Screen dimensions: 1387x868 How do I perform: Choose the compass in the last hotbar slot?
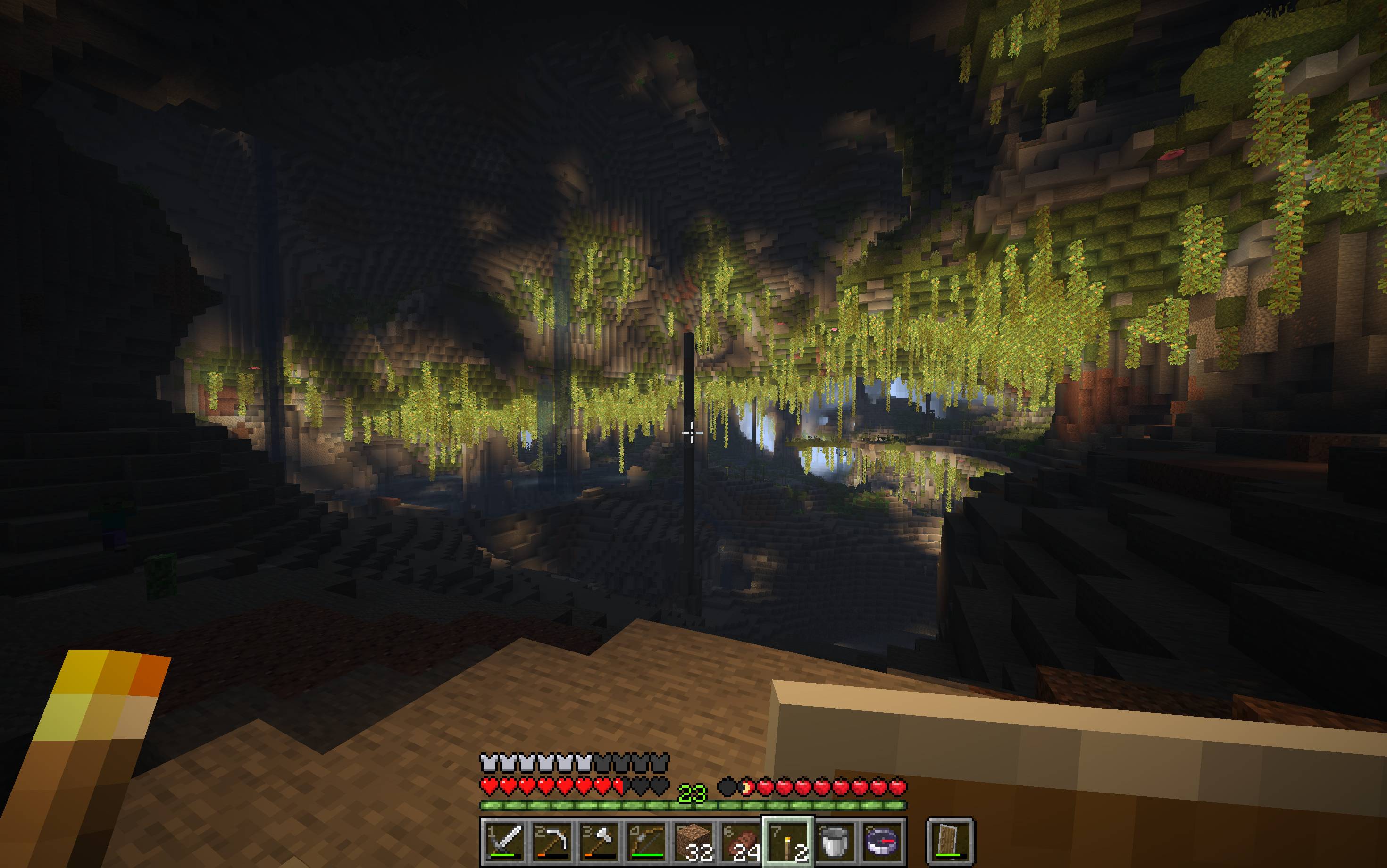[882, 842]
